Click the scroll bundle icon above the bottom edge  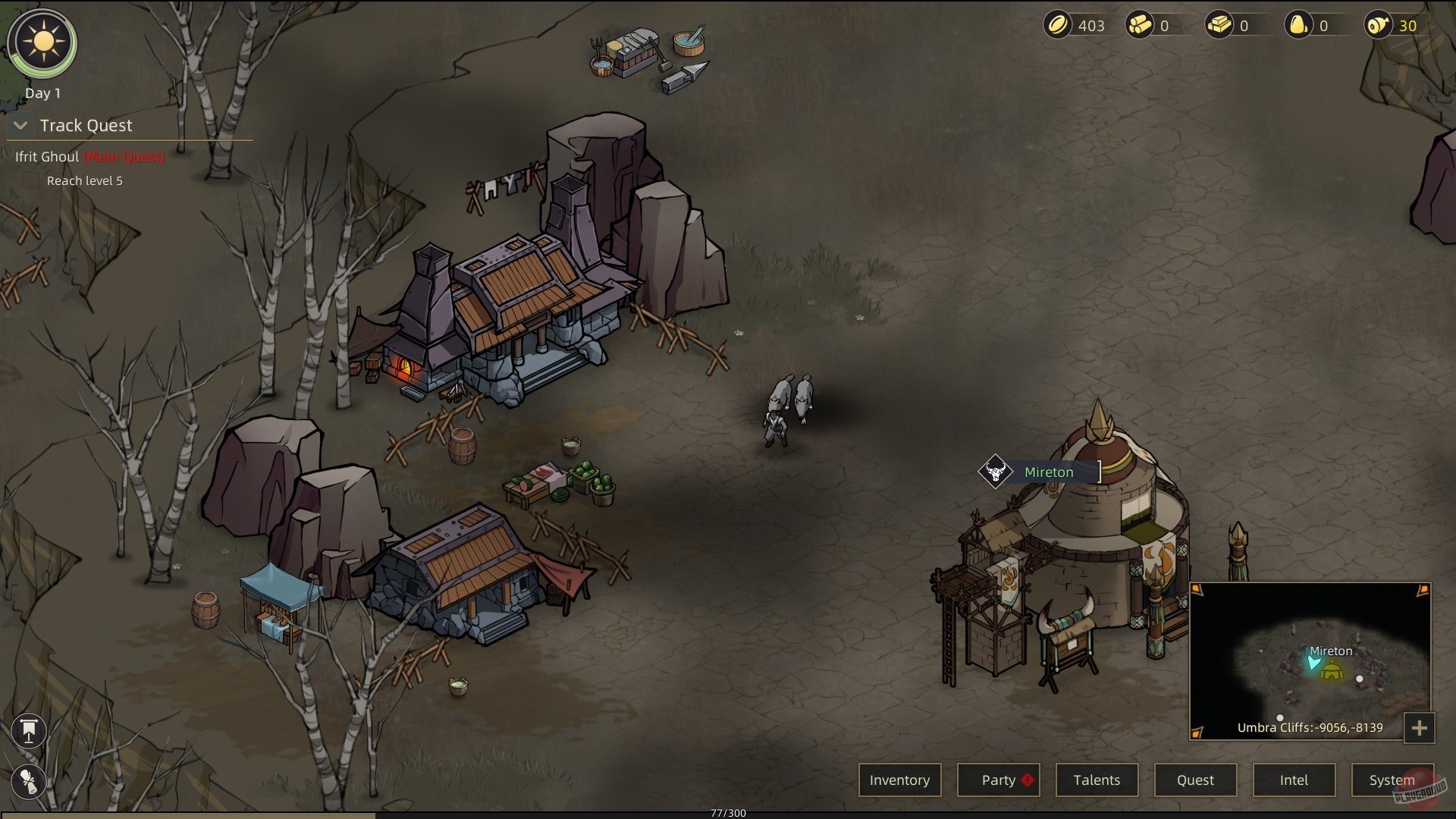28,782
